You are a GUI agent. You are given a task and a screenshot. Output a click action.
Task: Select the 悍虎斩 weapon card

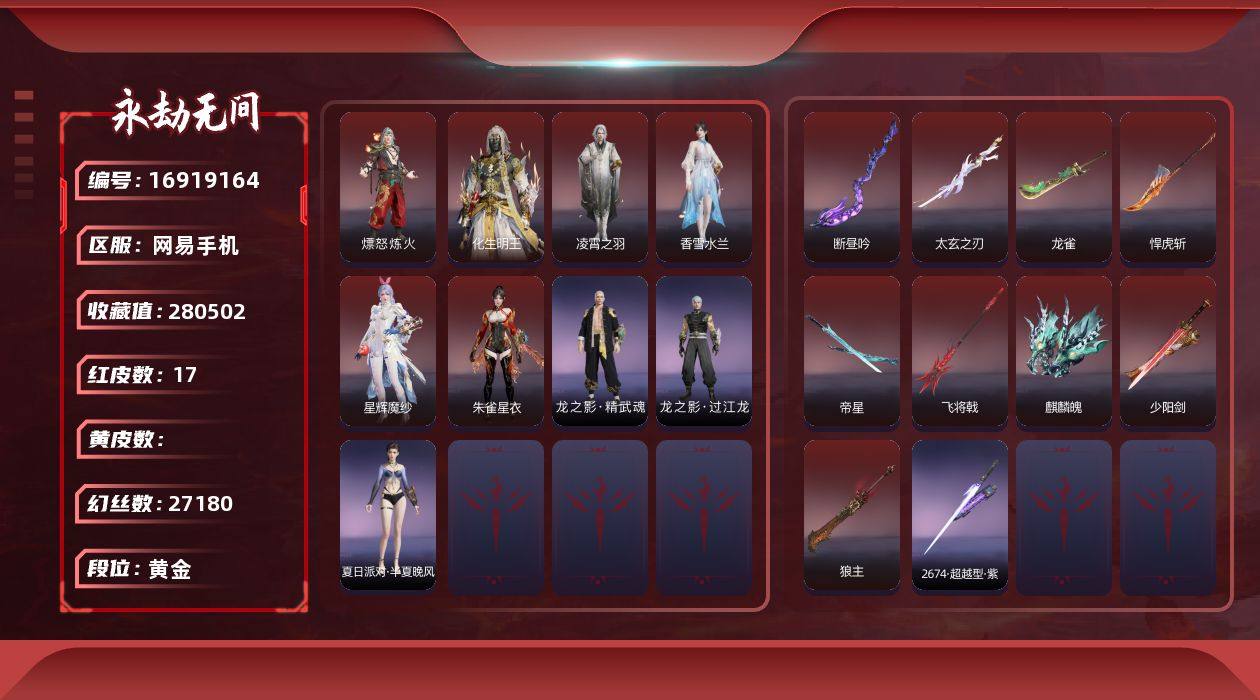coord(1168,186)
